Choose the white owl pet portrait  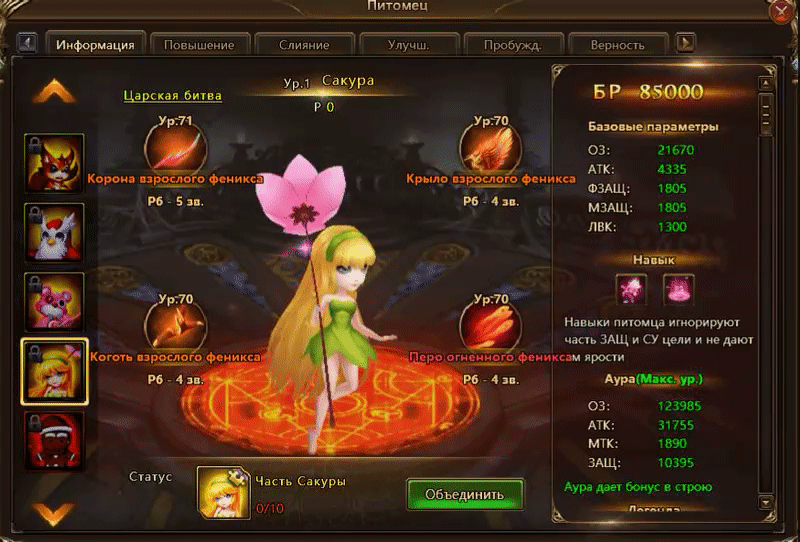(54, 232)
